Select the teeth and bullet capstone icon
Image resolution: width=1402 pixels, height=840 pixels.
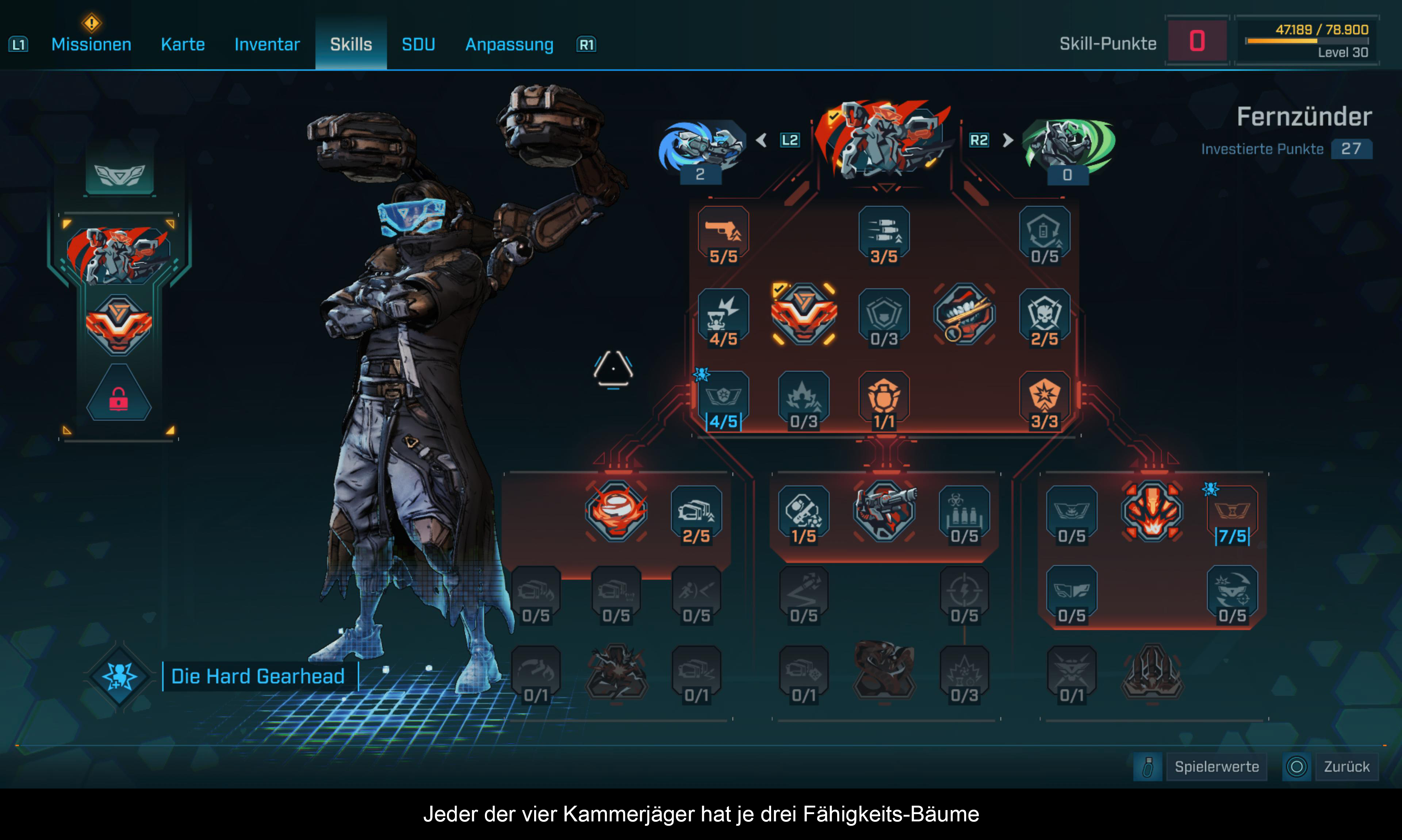point(965,315)
